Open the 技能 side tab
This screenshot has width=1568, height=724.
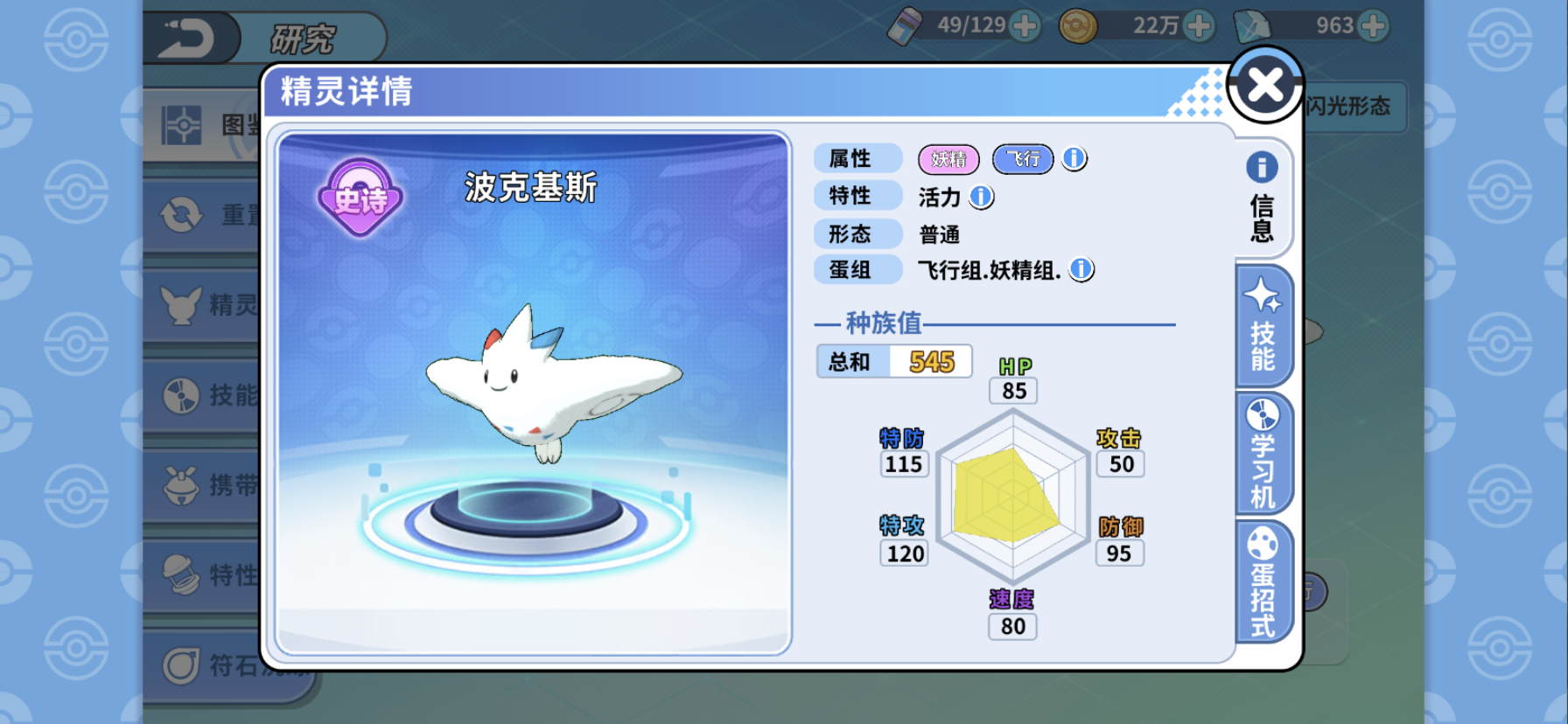pyautogui.click(x=1263, y=325)
